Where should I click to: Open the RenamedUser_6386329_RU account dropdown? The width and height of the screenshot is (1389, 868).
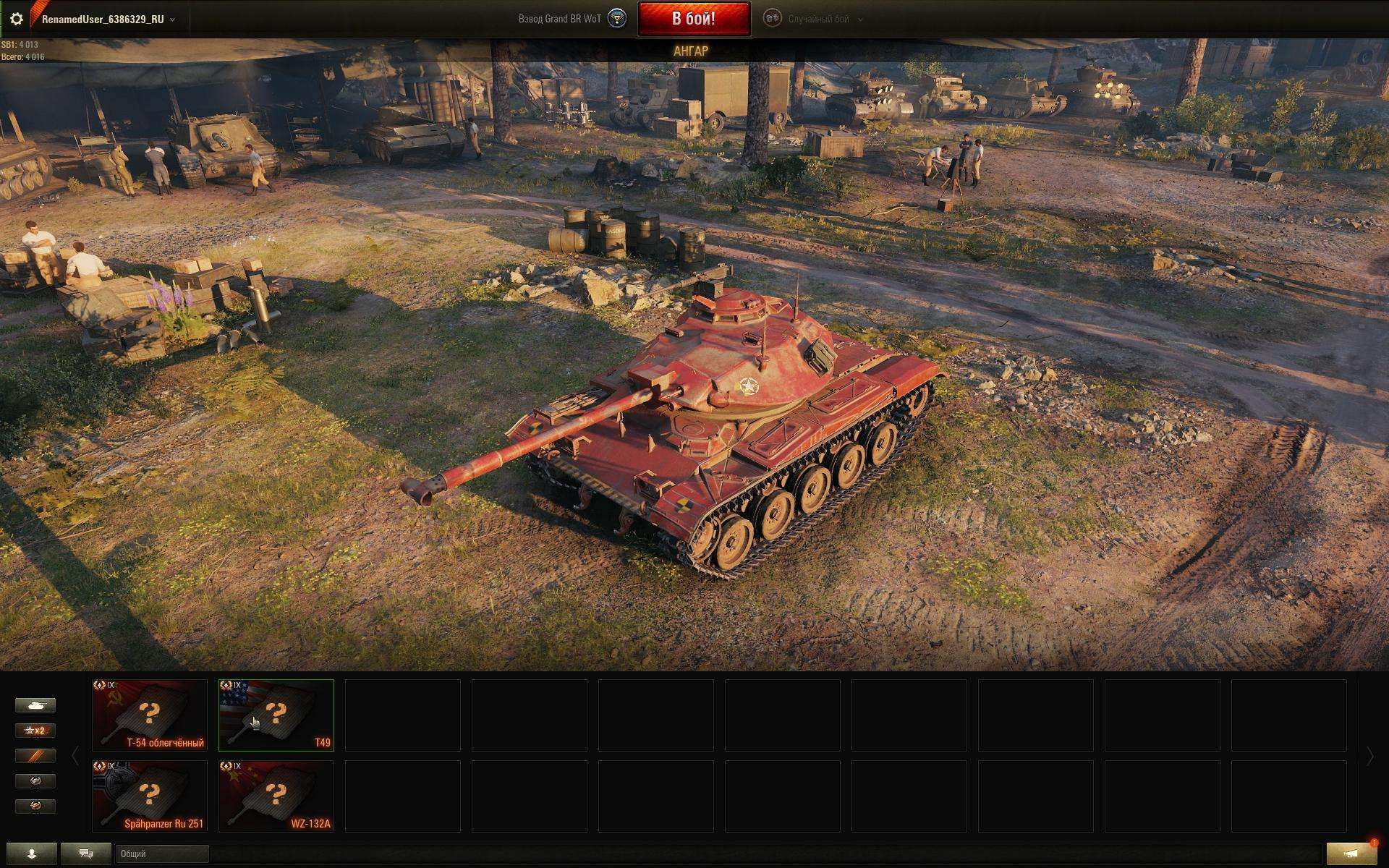(108, 20)
